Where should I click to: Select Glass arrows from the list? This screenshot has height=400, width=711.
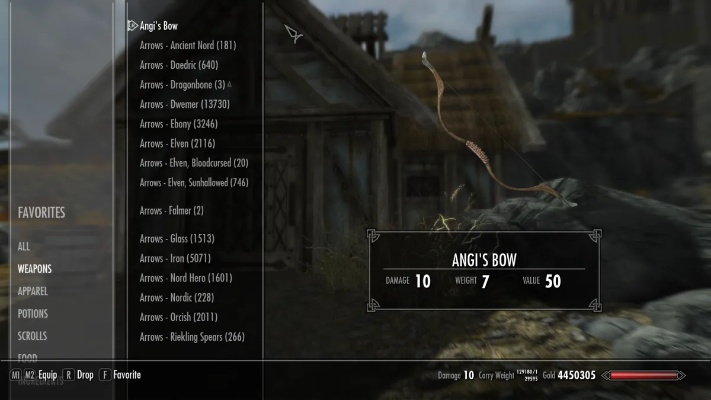coord(178,239)
